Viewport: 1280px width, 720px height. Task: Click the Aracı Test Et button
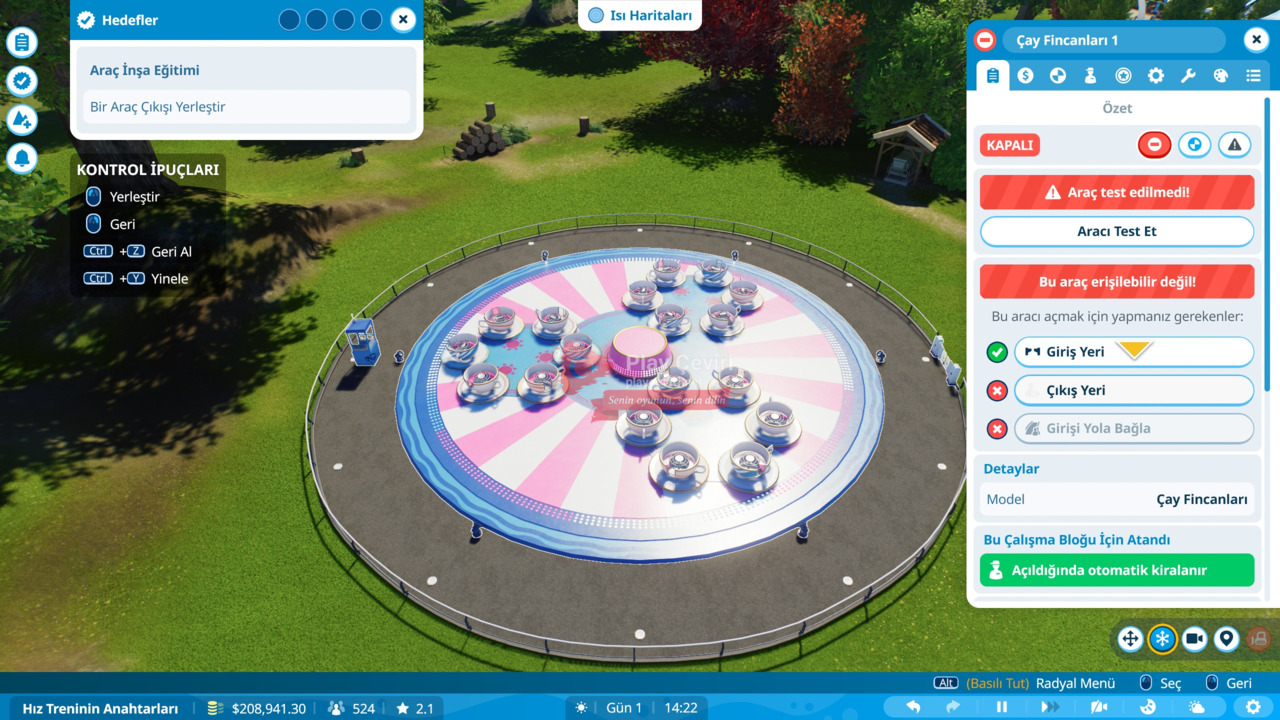1116,231
